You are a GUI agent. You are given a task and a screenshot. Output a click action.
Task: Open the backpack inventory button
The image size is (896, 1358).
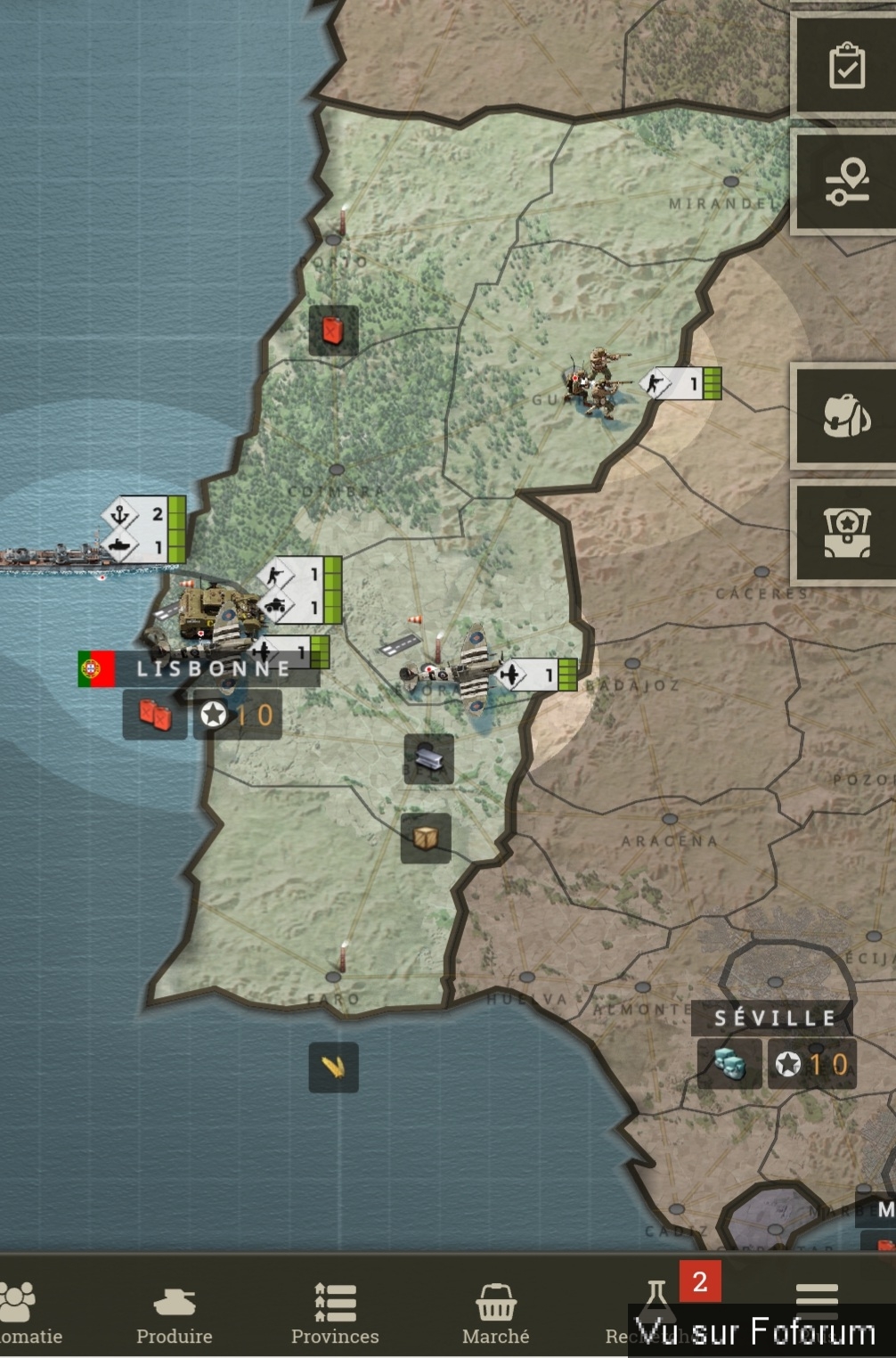coord(846,415)
